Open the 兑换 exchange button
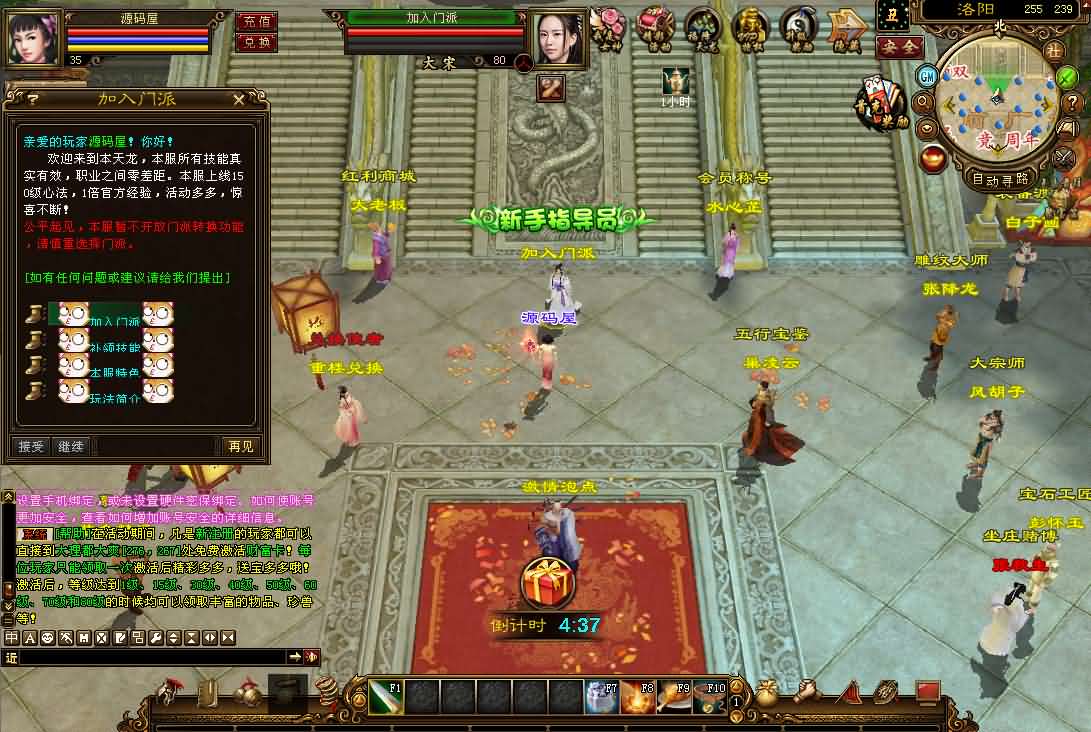This screenshot has height=732, width=1091. tap(256, 42)
